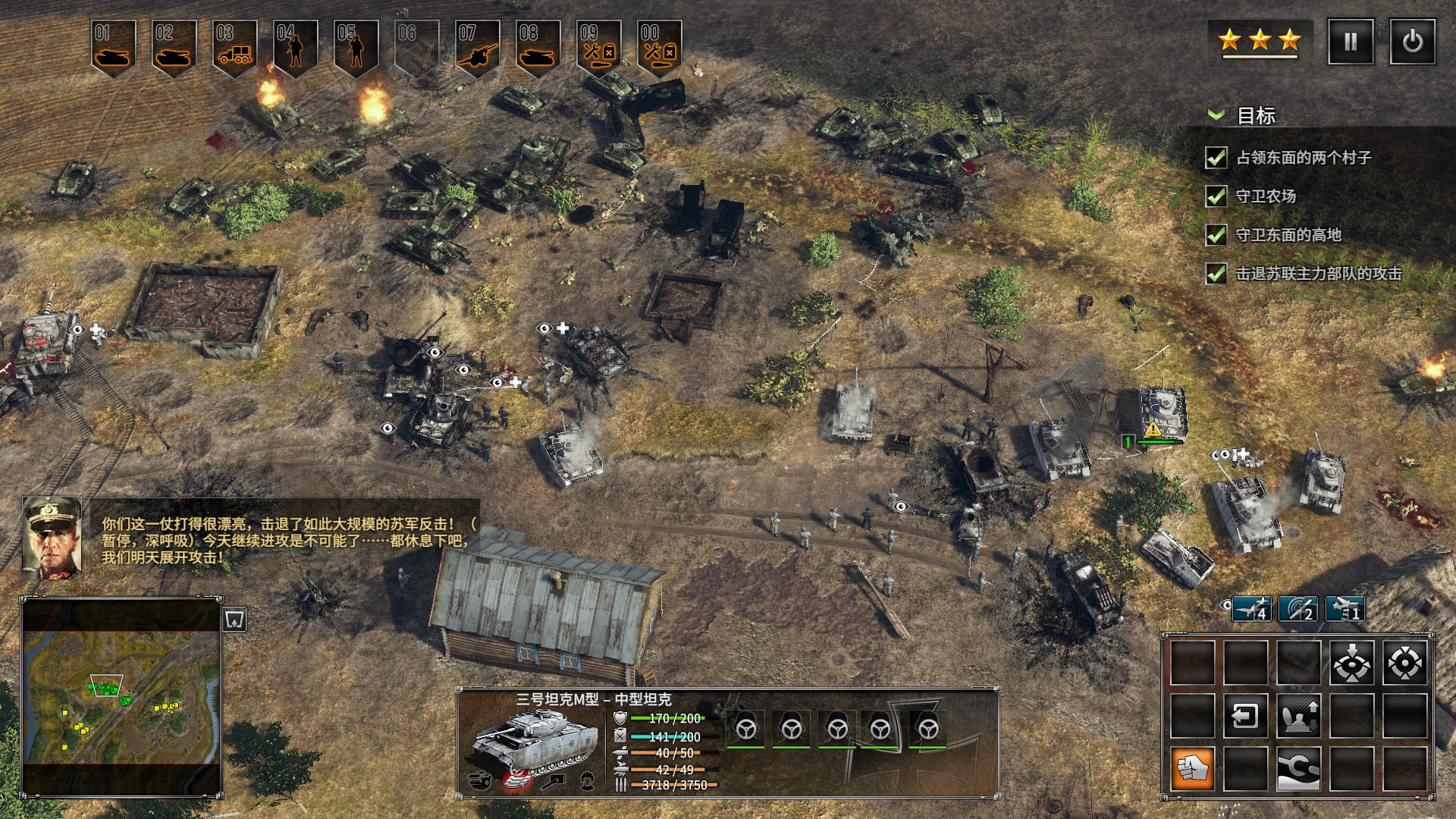Viewport: 1456px width, 819px height.
Task: Call in the fighter plane air support
Action: point(1252,609)
